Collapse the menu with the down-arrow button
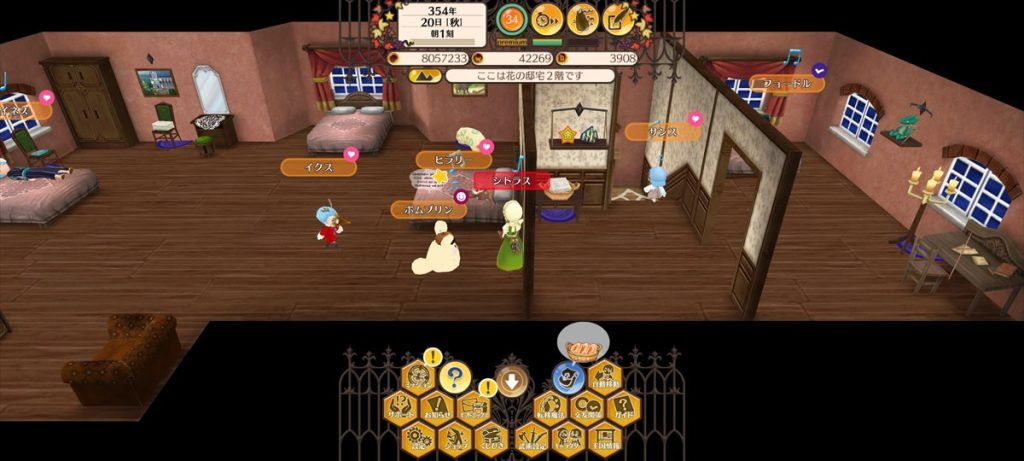 [x=511, y=380]
